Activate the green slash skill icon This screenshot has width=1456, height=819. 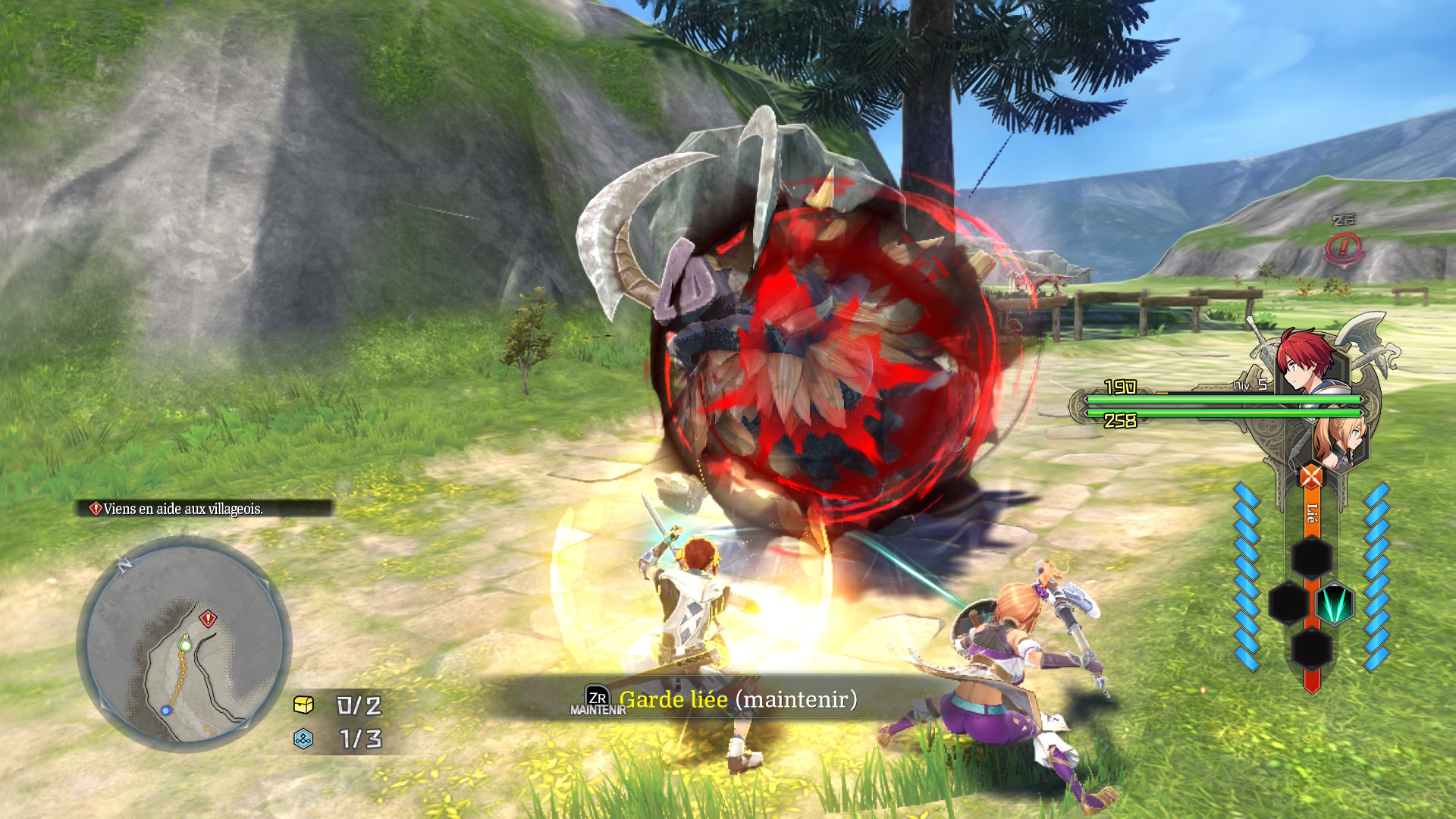1334,604
